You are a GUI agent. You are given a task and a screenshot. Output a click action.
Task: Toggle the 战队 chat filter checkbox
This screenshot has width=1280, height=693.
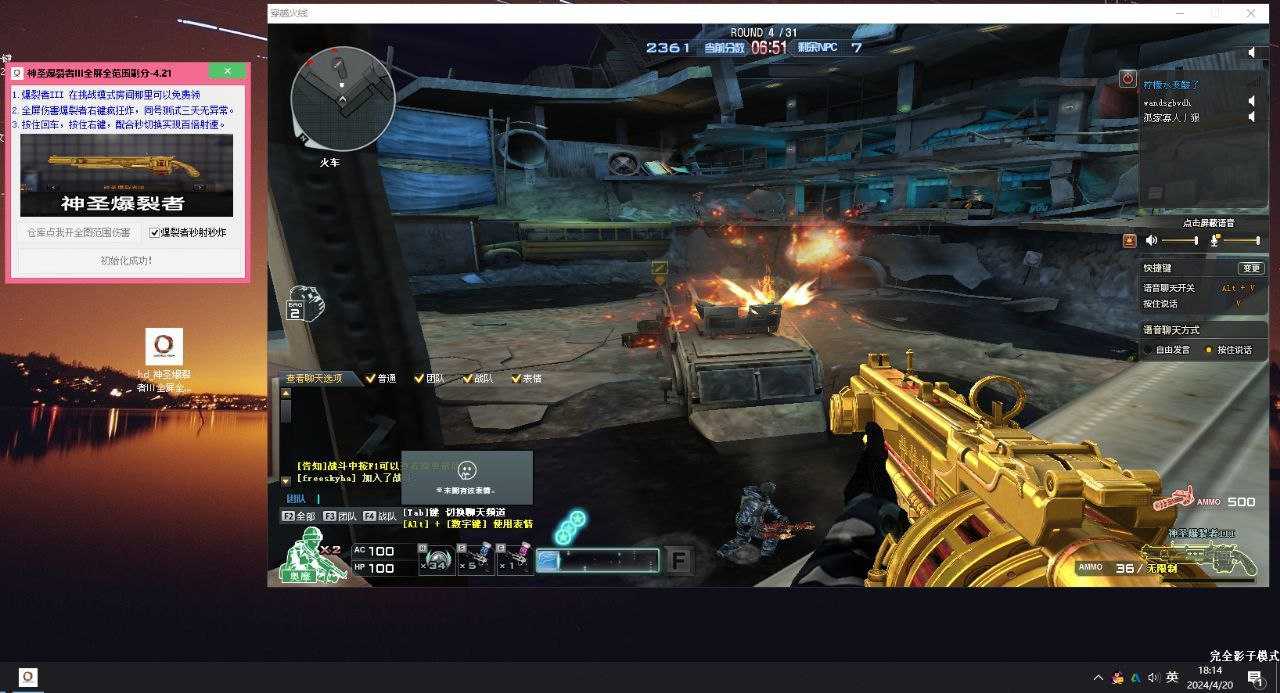(466, 379)
